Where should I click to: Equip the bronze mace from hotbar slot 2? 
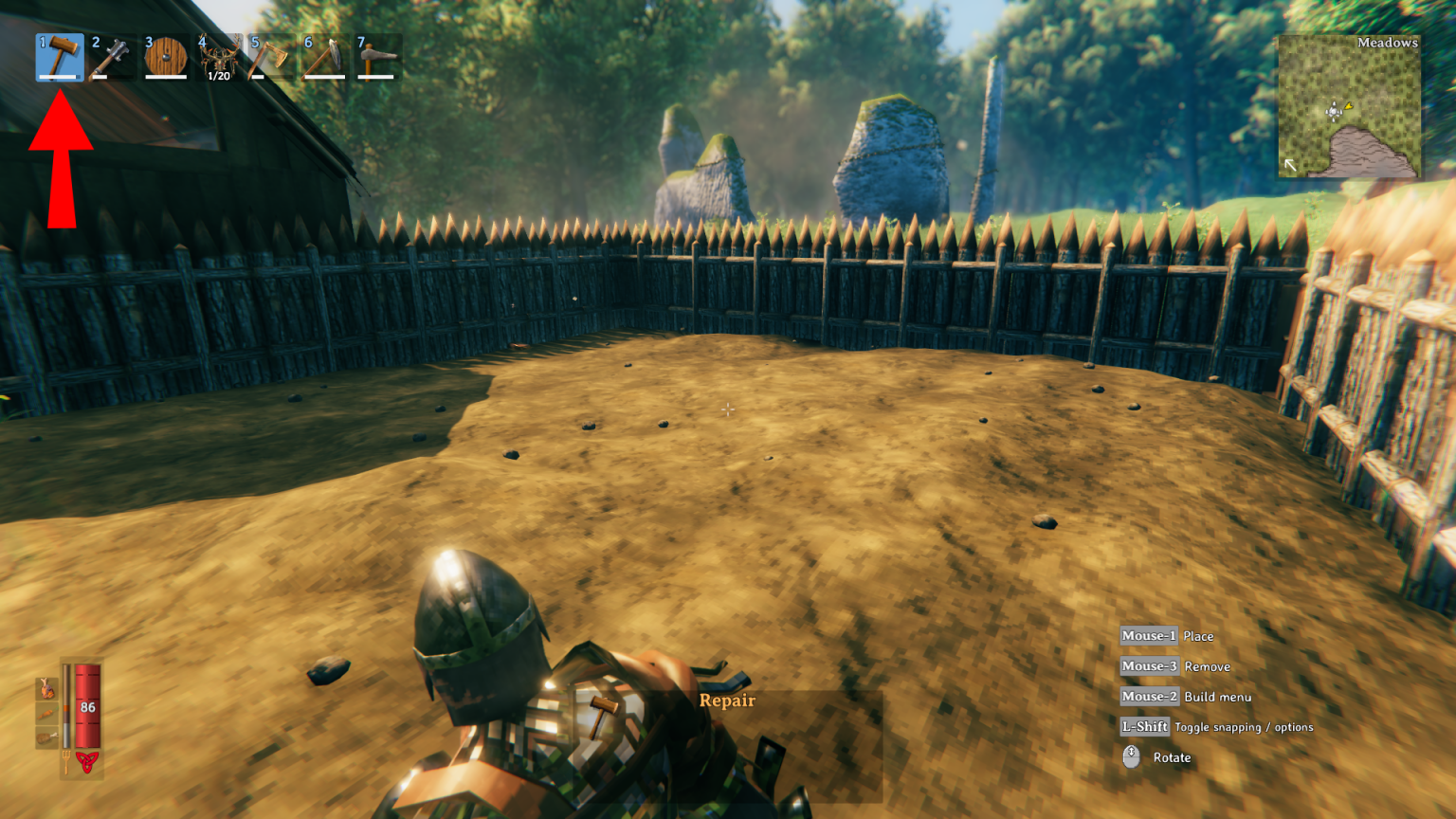tap(111, 57)
